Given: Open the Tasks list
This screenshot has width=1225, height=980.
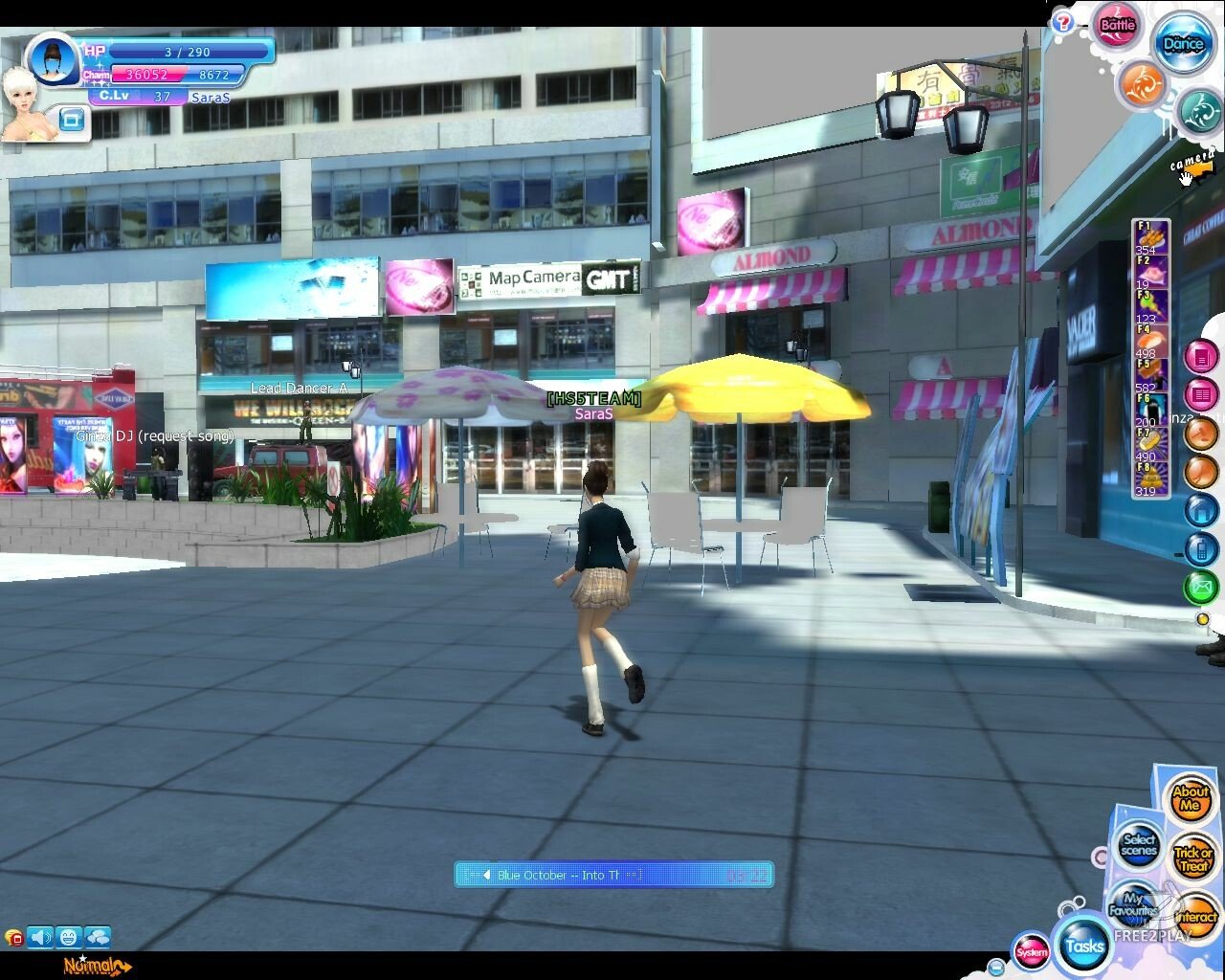Looking at the screenshot, I should click(1084, 946).
